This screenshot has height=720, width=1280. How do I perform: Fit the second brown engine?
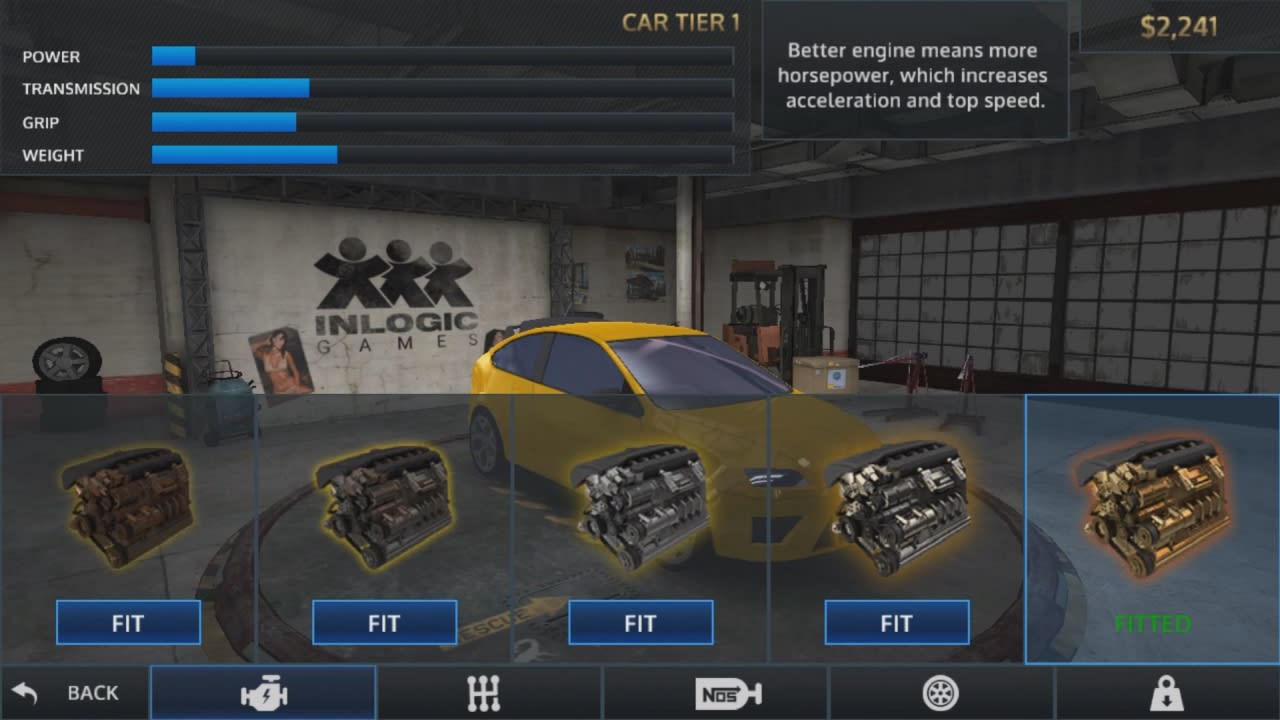(x=384, y=622)
